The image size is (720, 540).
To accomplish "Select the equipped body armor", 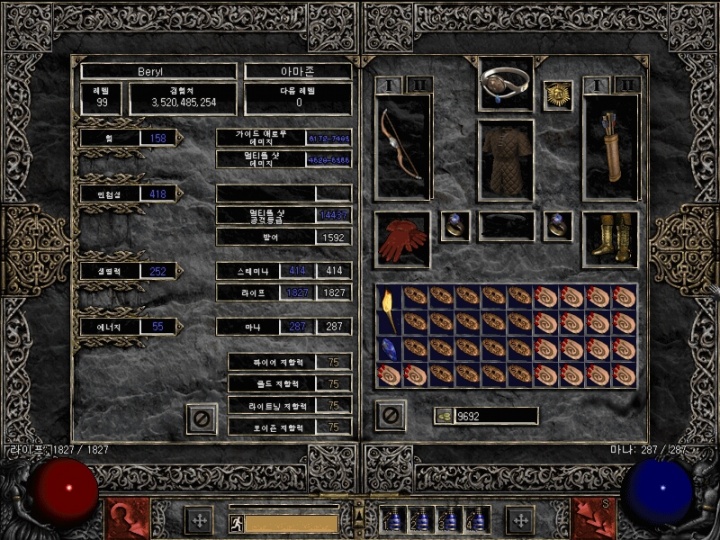I will pos(505,158).
